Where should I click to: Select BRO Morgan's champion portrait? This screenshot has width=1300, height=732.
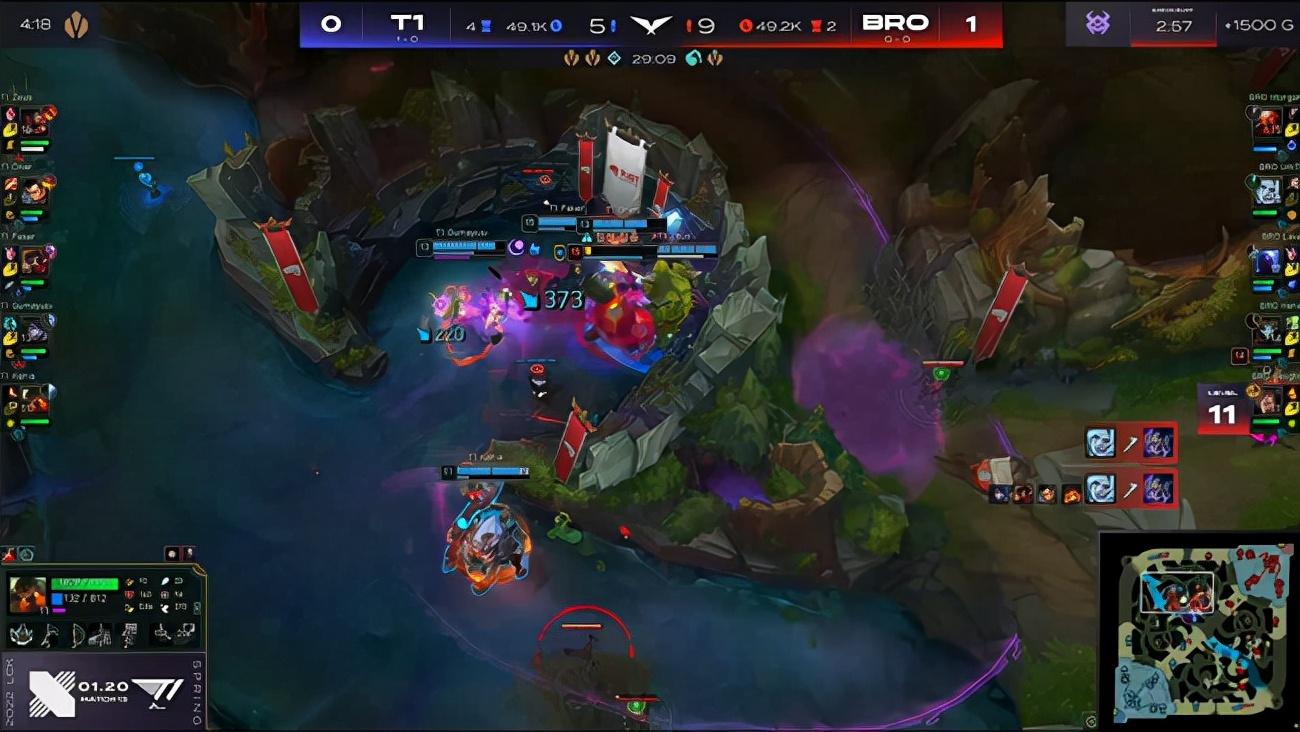tap(1268, 123)
